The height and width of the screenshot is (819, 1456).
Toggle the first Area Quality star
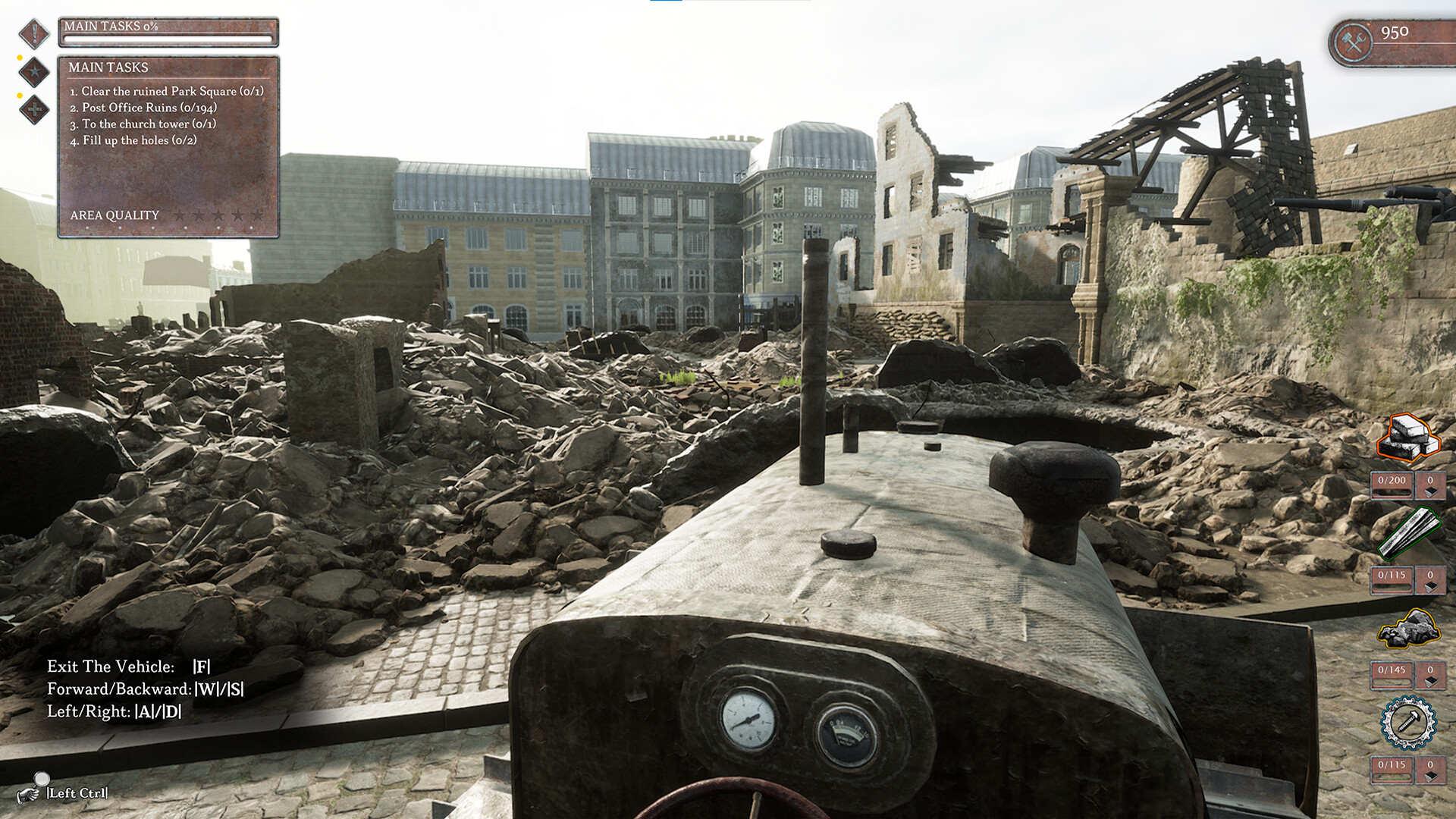(182, 215)
